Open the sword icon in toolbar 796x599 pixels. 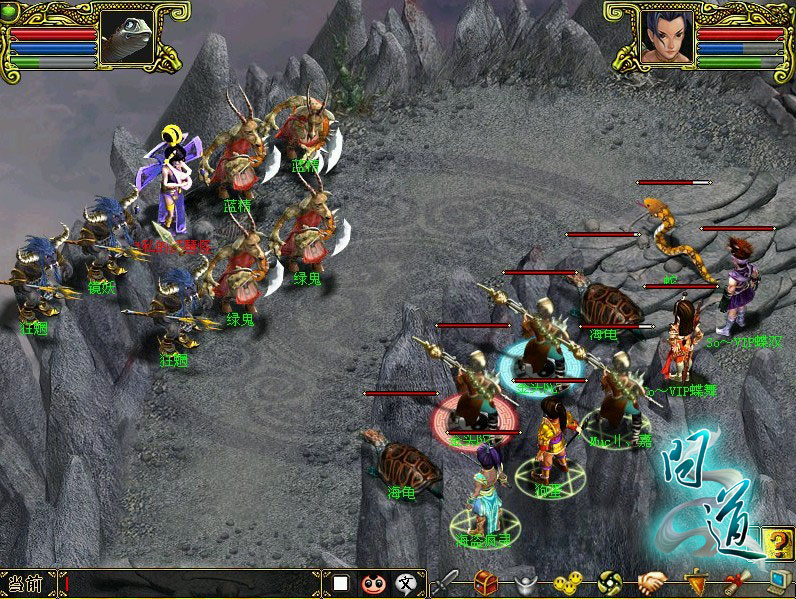[x=446, y=582]
